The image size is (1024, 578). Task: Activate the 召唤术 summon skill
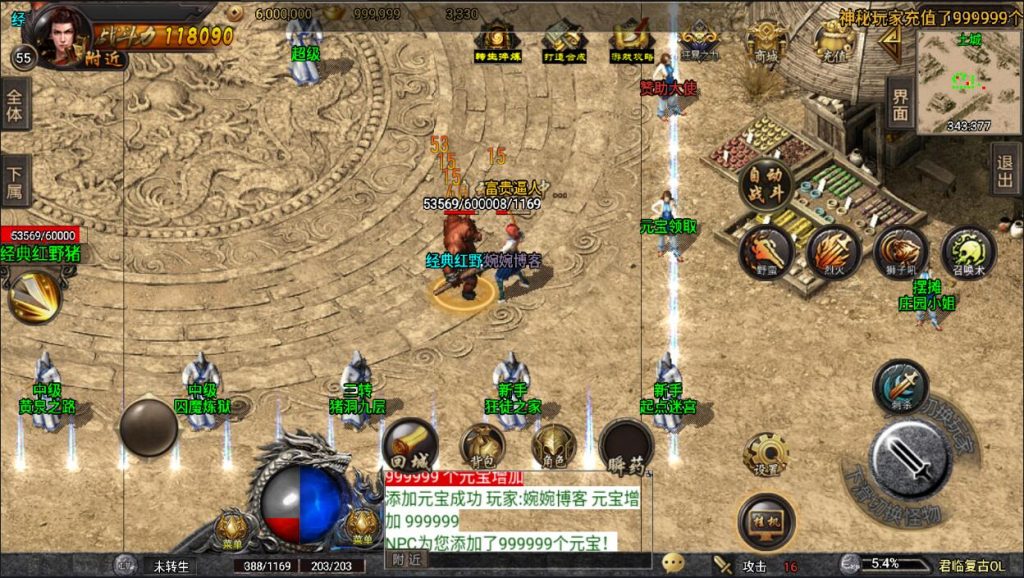click(x=968, y=252)
